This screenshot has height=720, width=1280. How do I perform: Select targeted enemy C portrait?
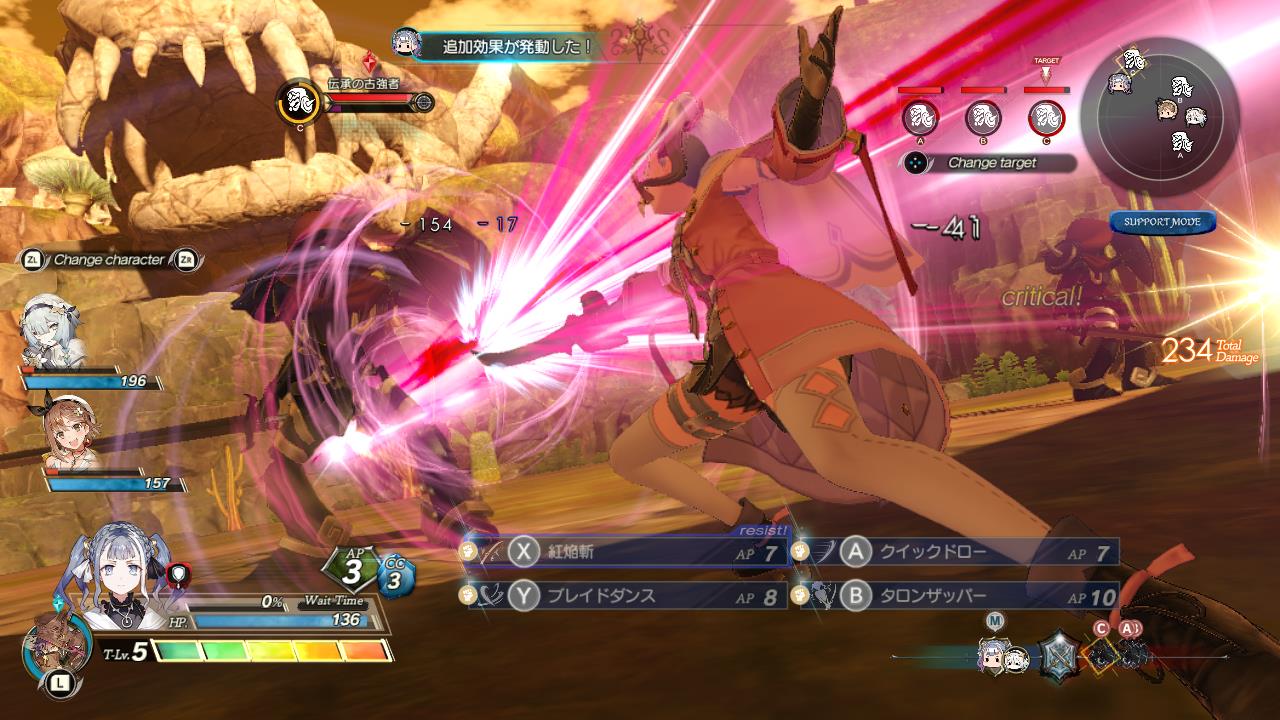click(1046, 118)
